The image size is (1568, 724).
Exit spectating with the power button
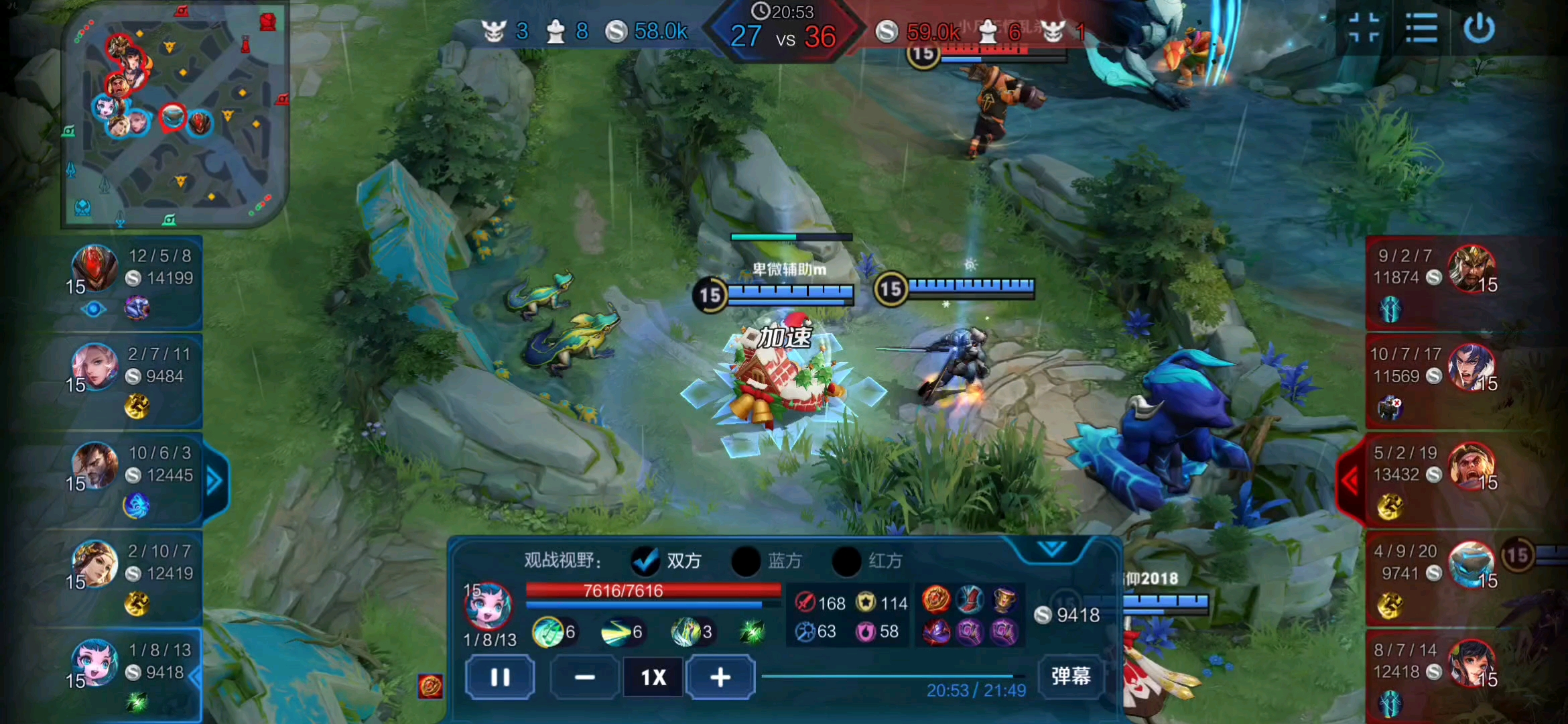click(x=1479, y=28)
